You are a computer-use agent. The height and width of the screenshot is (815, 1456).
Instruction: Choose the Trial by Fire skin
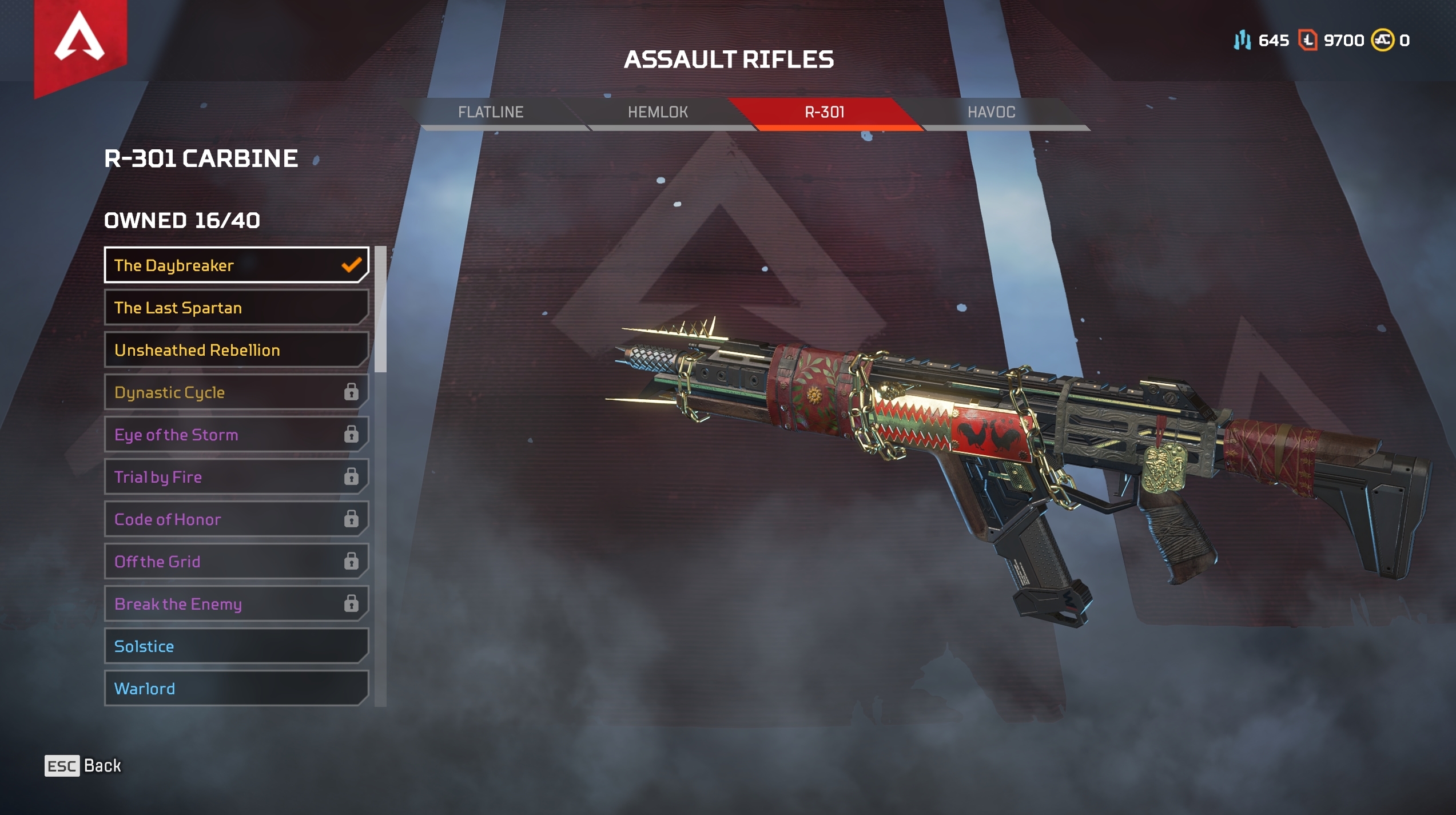(236, 477)
